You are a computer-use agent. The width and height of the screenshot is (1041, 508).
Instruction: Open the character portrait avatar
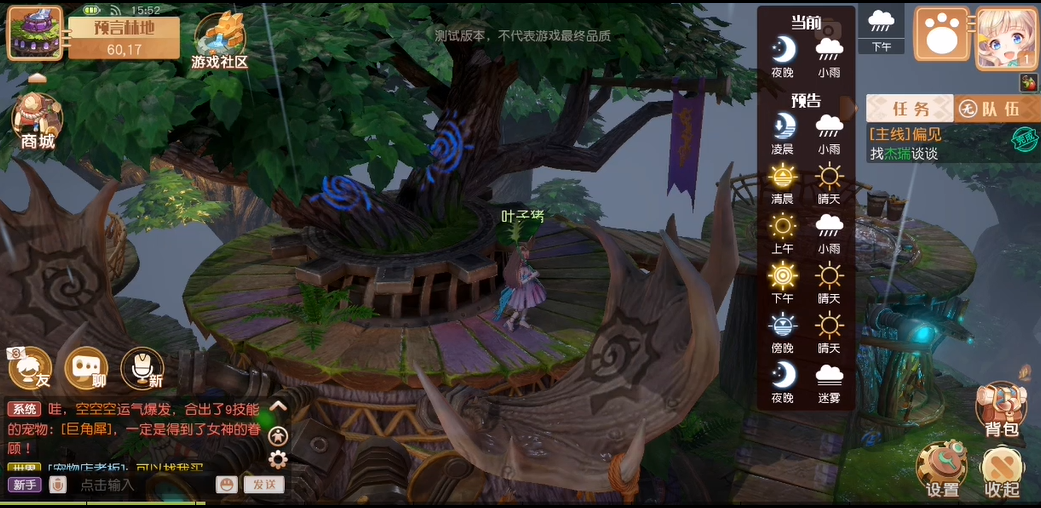pyautogui.click(x=1006, y=38)
